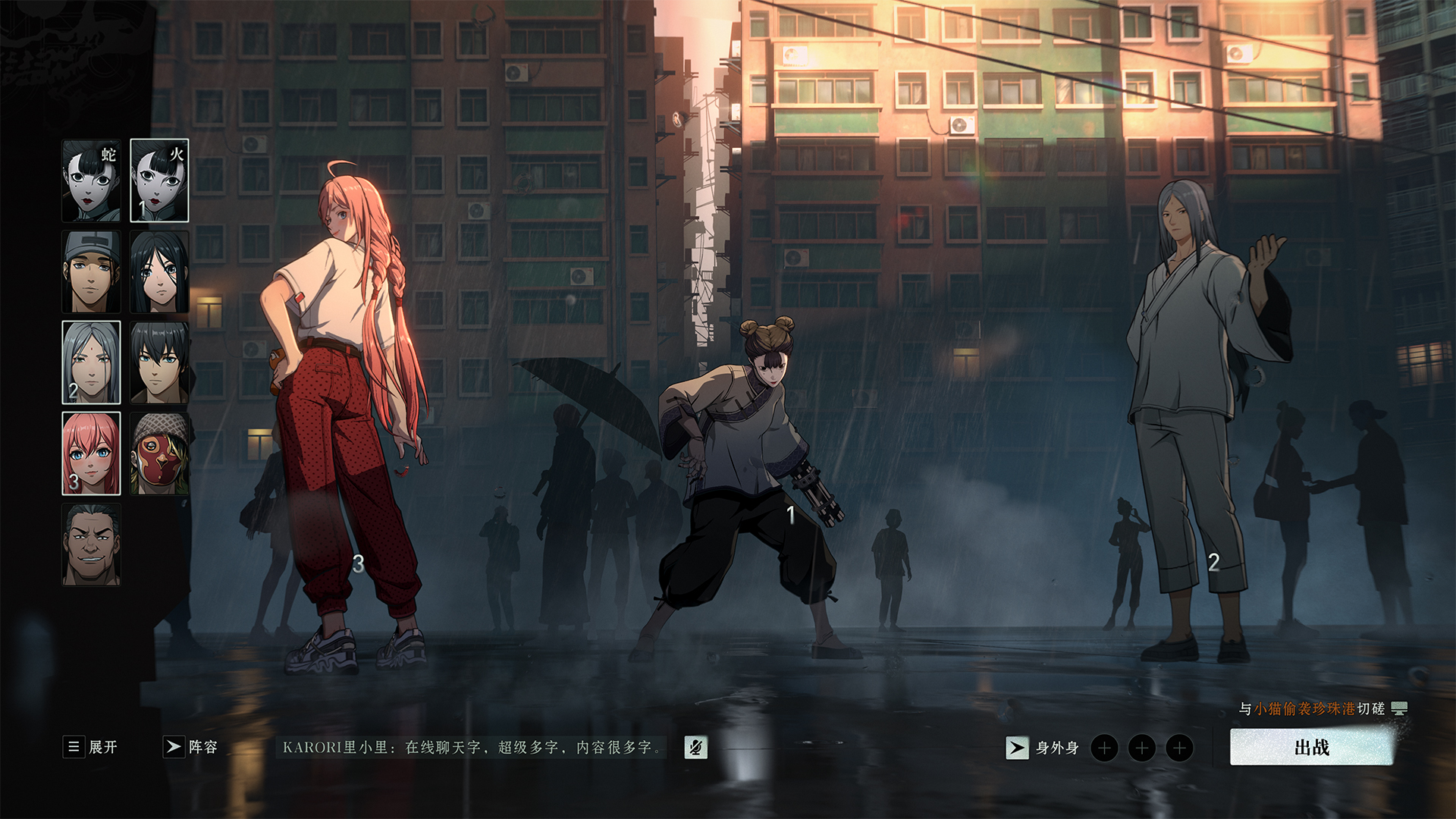Screen dimensions: 1456x819
Task: Select the red-masked character portrait
Action: (159, 453)
